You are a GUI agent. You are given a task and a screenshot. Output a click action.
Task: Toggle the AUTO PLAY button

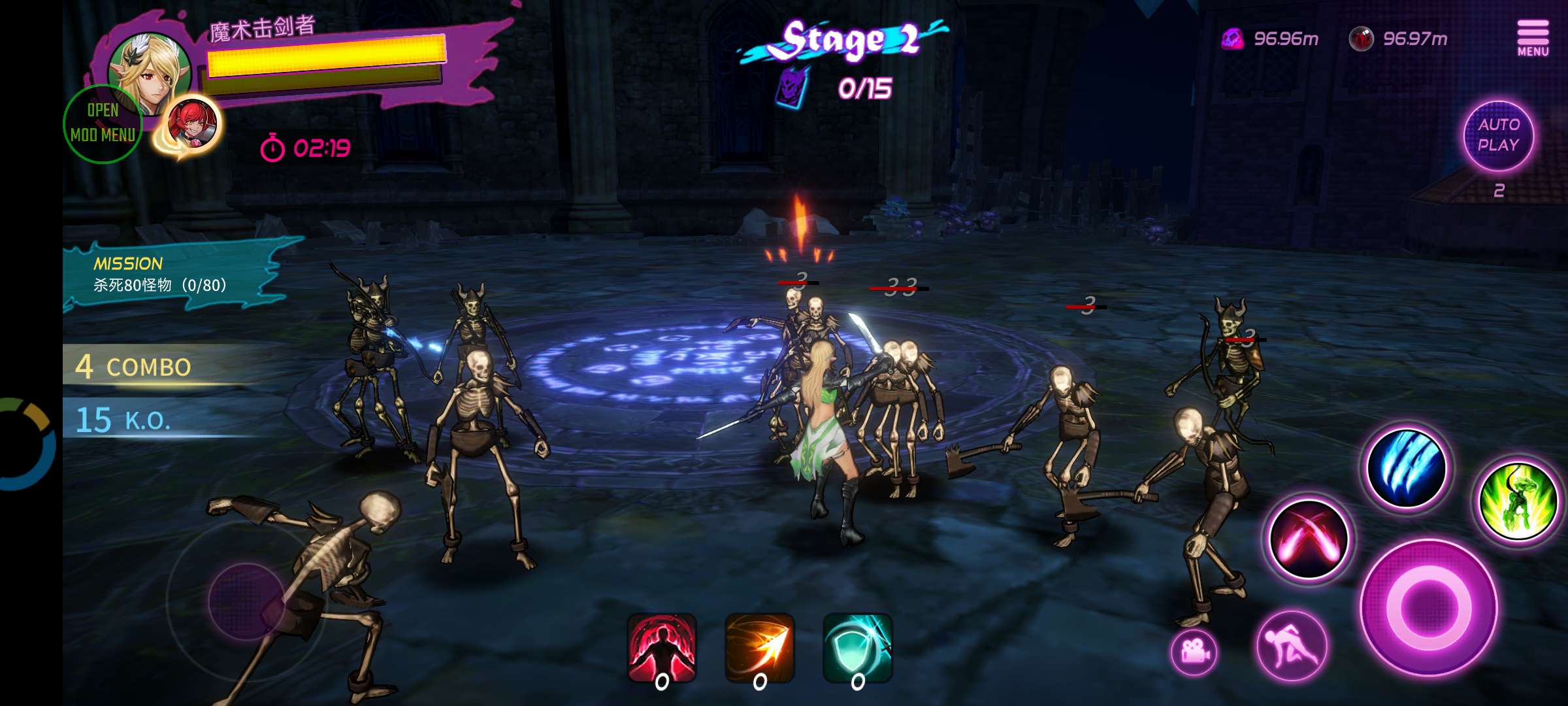coord(1498,135)
